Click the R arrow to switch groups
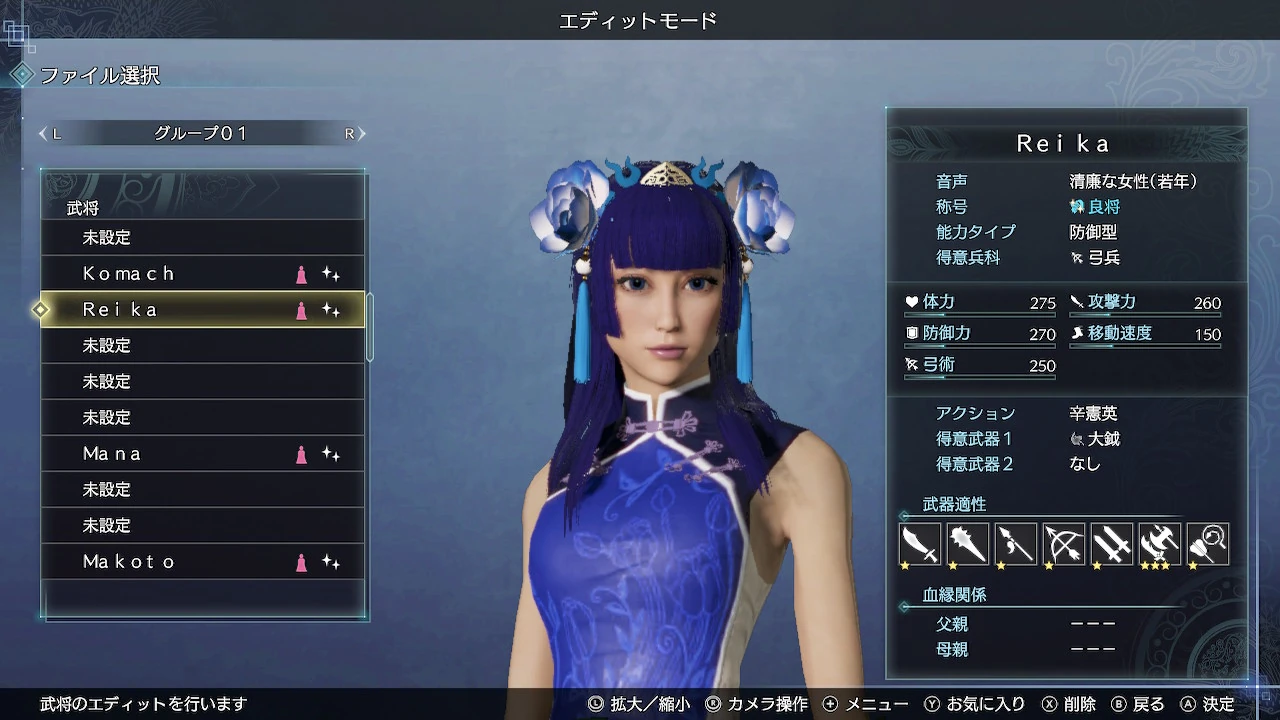 tap(362, 132)
